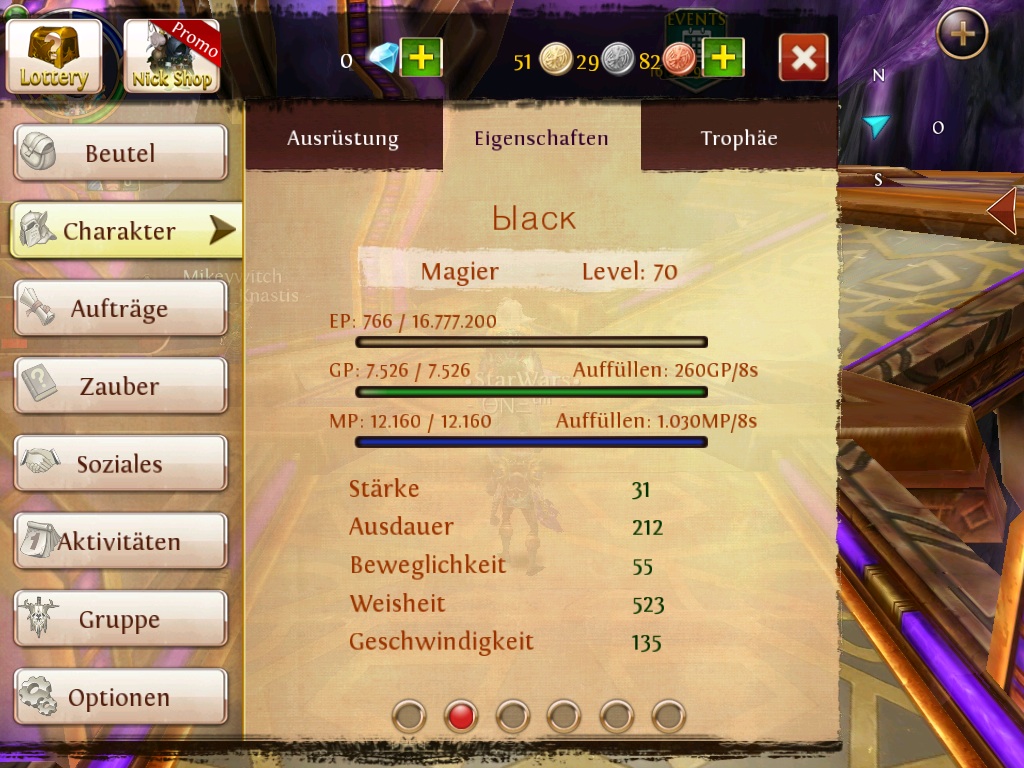Jump to the last page dot
1024x768 pixels.
(669, 716)
